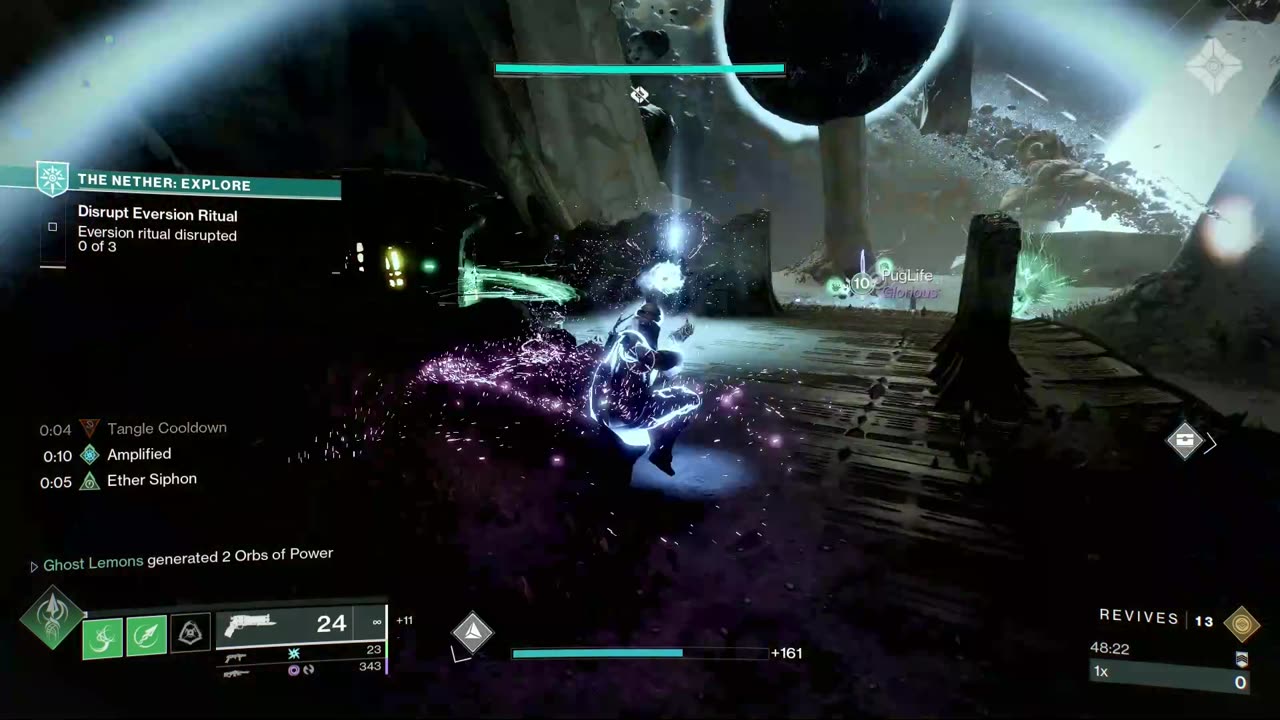Click the Ghost Lemons orb feed message

[187, 562]
